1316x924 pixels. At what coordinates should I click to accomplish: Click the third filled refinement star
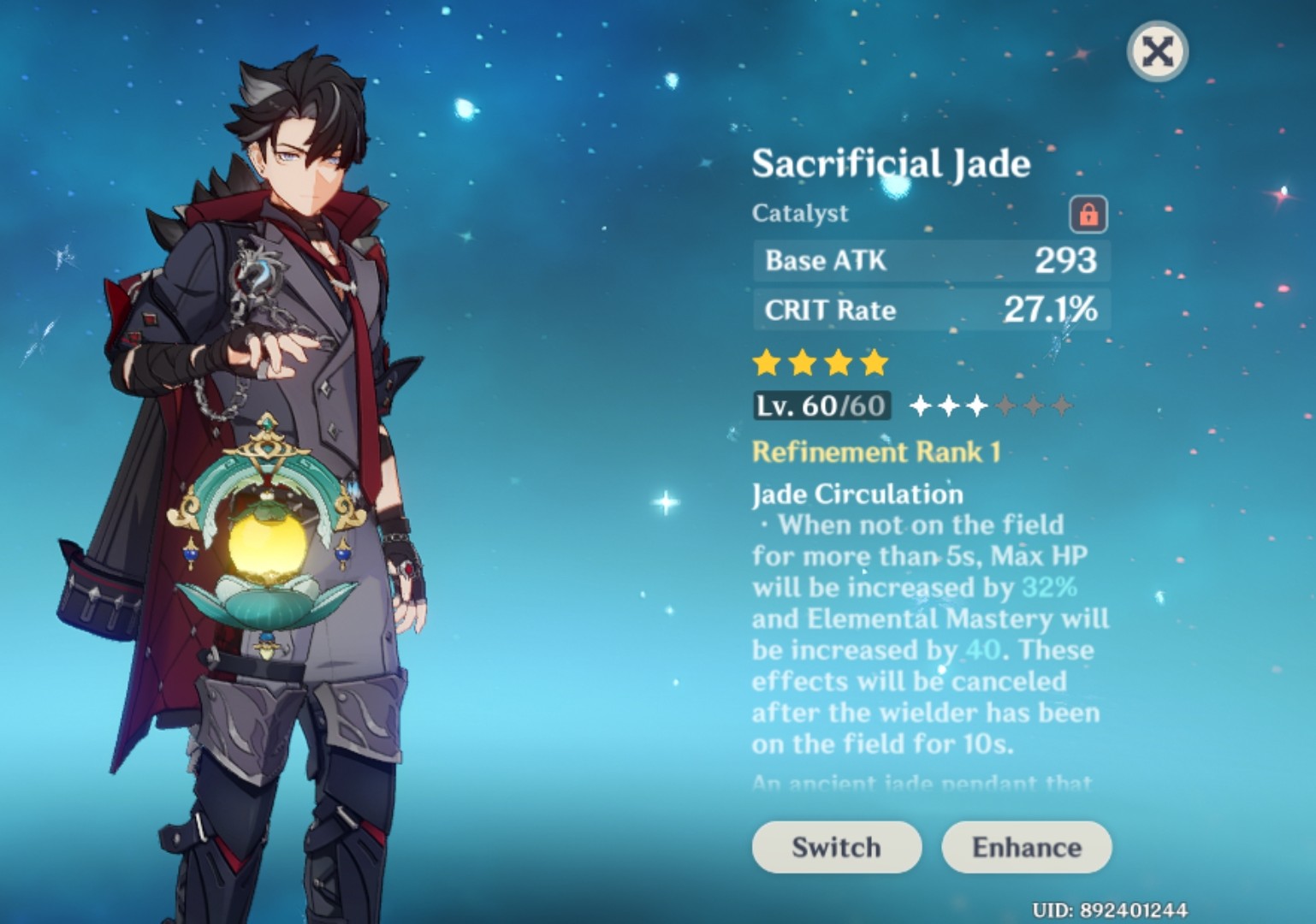(979, 406)
